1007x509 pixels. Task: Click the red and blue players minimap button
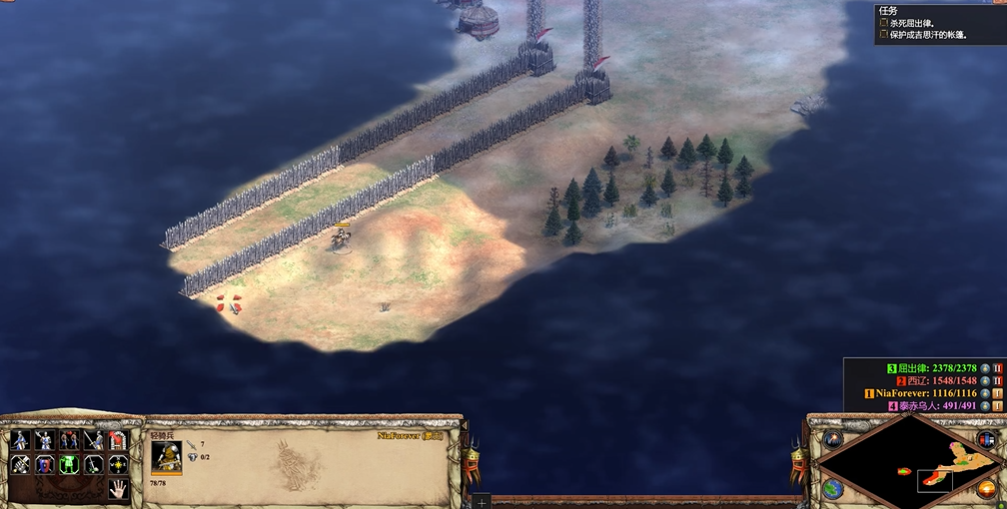[x=987, y=439]
